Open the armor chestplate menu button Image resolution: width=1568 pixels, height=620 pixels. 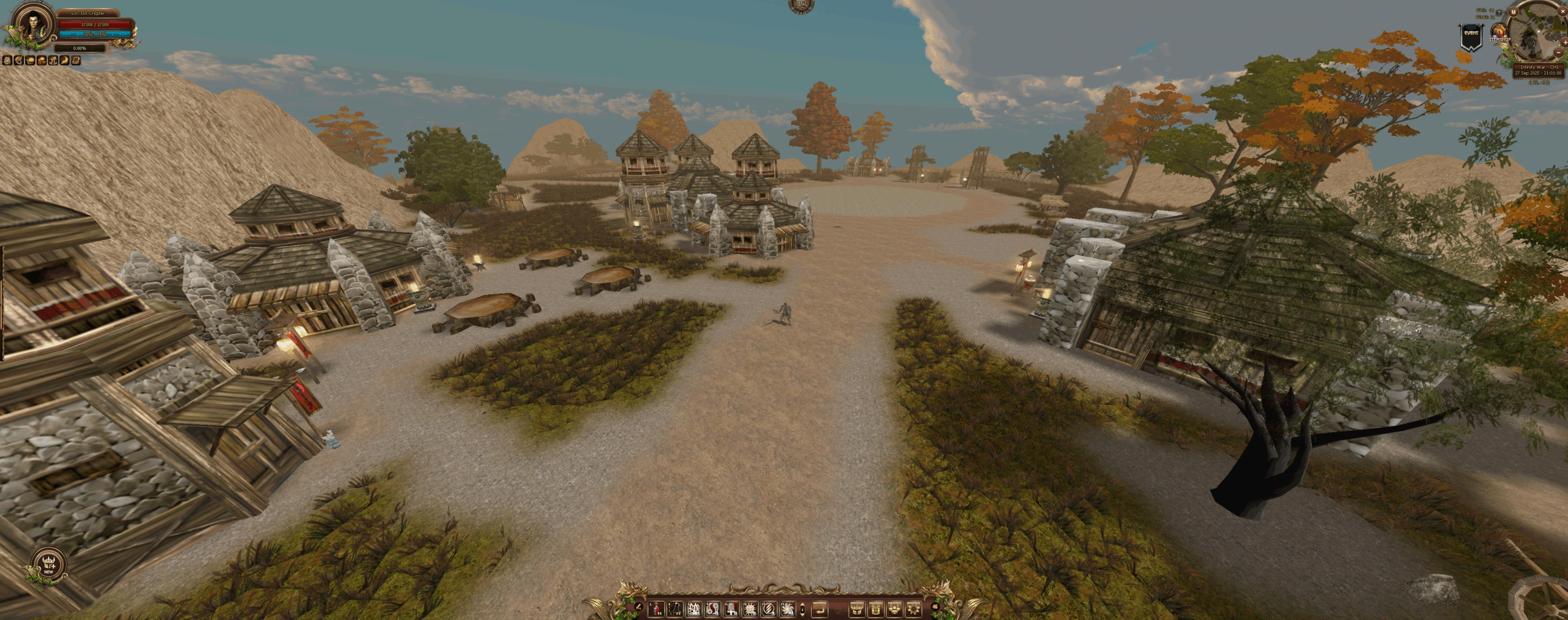(x=876, y=609)
